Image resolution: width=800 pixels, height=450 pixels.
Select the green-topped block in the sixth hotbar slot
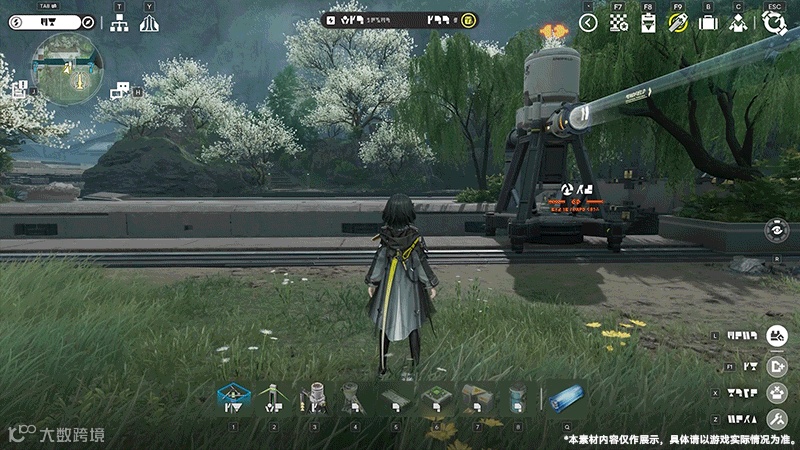point(435,399)
